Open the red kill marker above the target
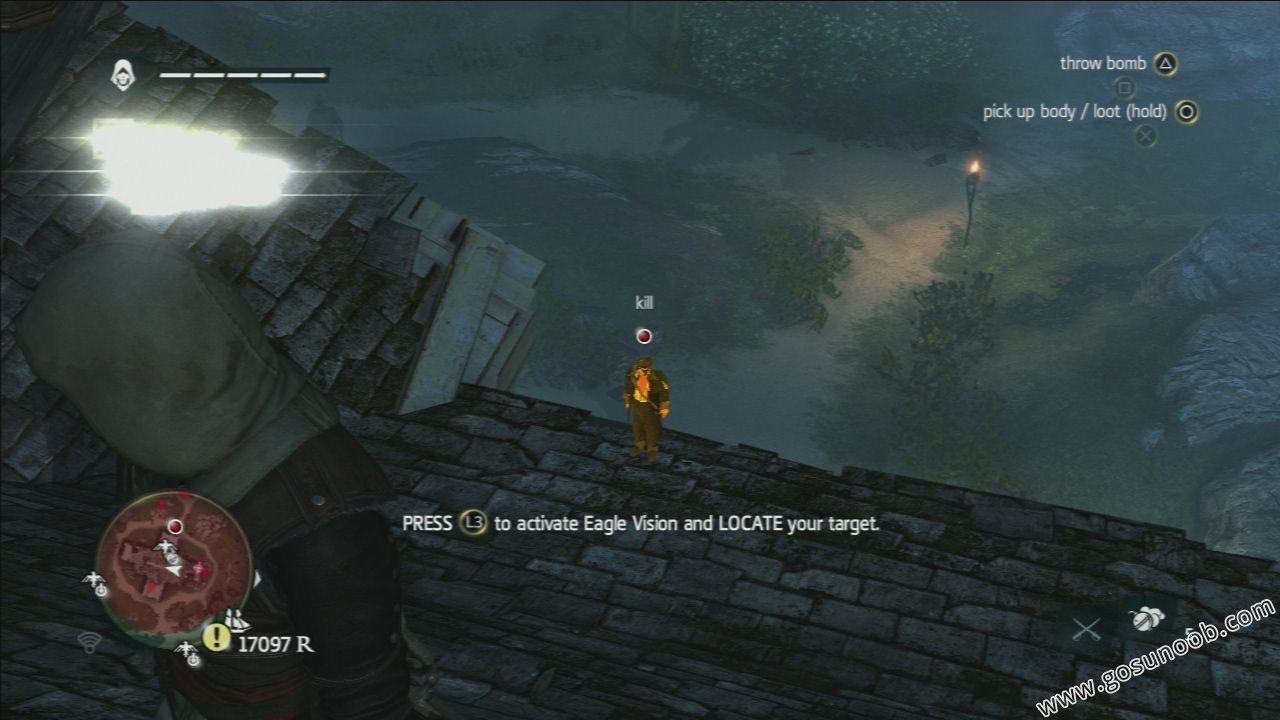 pos(643,334)
